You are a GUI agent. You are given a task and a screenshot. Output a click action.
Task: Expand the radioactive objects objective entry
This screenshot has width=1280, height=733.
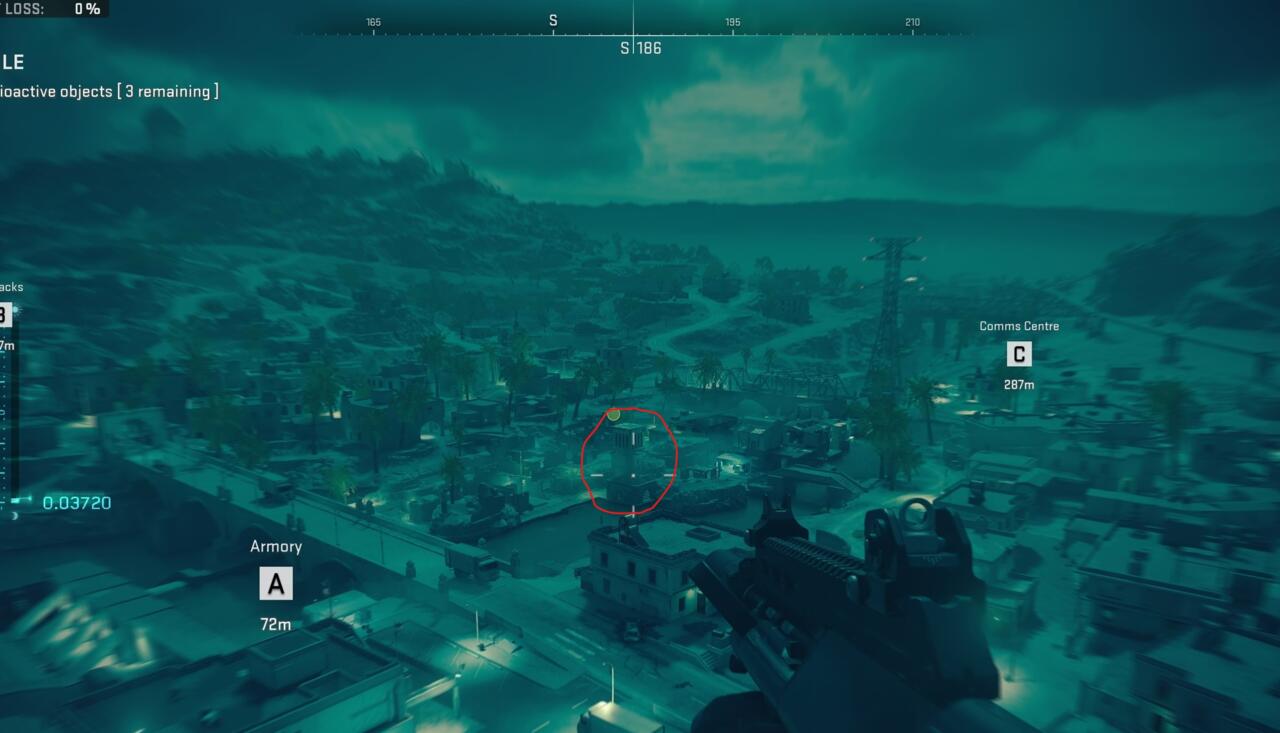110,91
